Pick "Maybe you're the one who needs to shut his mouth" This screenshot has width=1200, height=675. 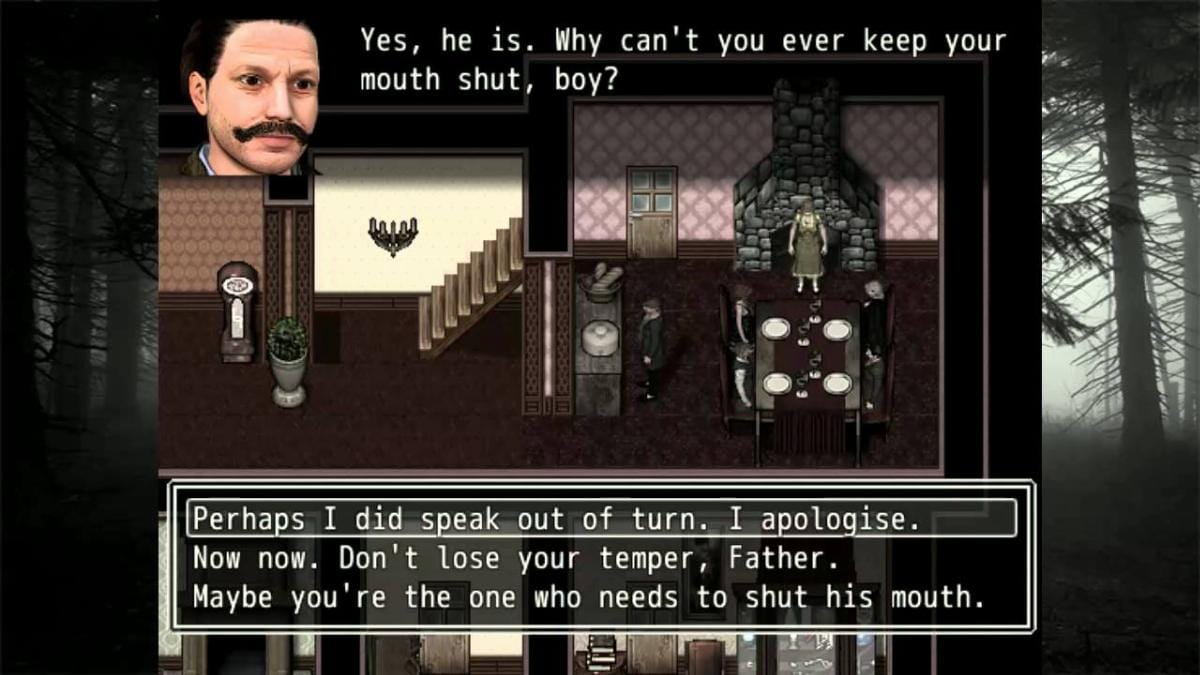(589, 597)
